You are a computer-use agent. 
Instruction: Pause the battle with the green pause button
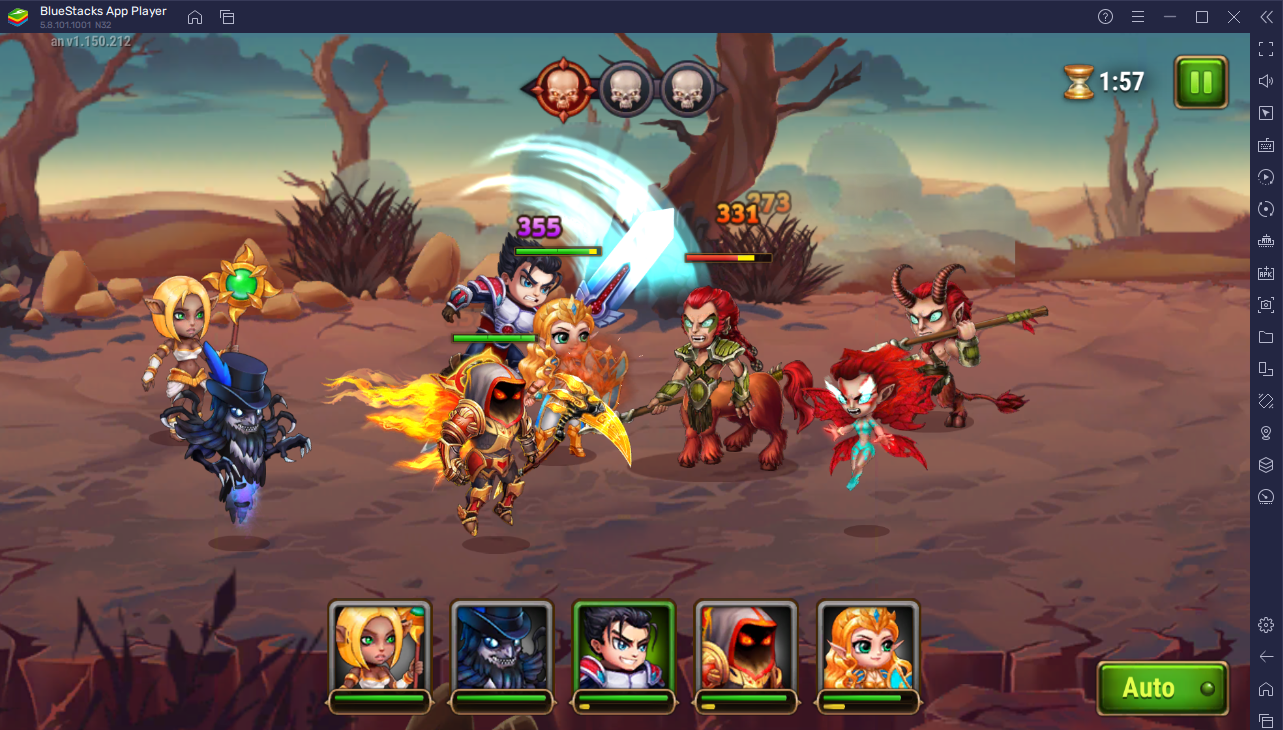click(x=1201, y=82)
